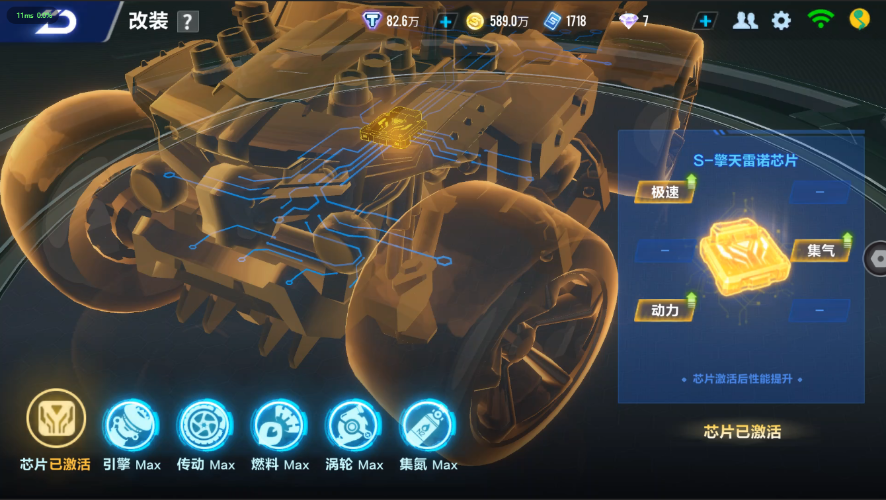886x500 pixels.
Task: Click the 芯片已激活 status button
Action: [x=742, y=432]
